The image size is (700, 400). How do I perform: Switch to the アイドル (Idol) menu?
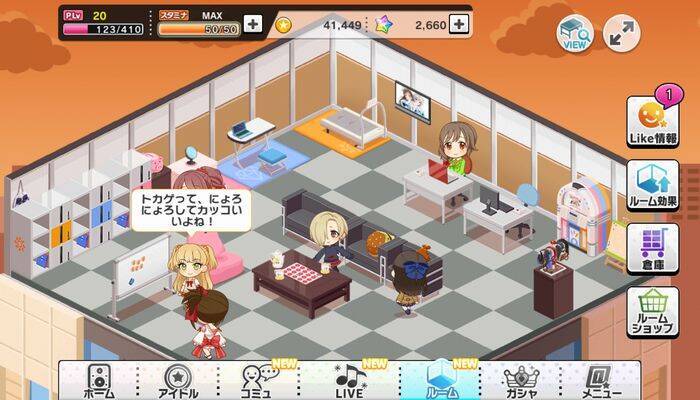(x=179, y=381)
